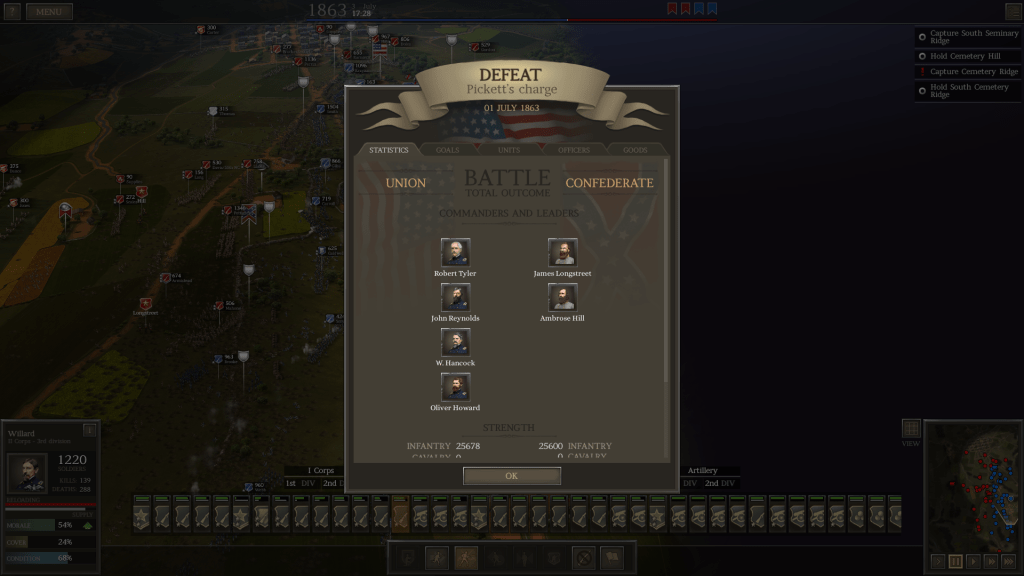
Task: Open the View grid button
Action: tap(910, 429)
